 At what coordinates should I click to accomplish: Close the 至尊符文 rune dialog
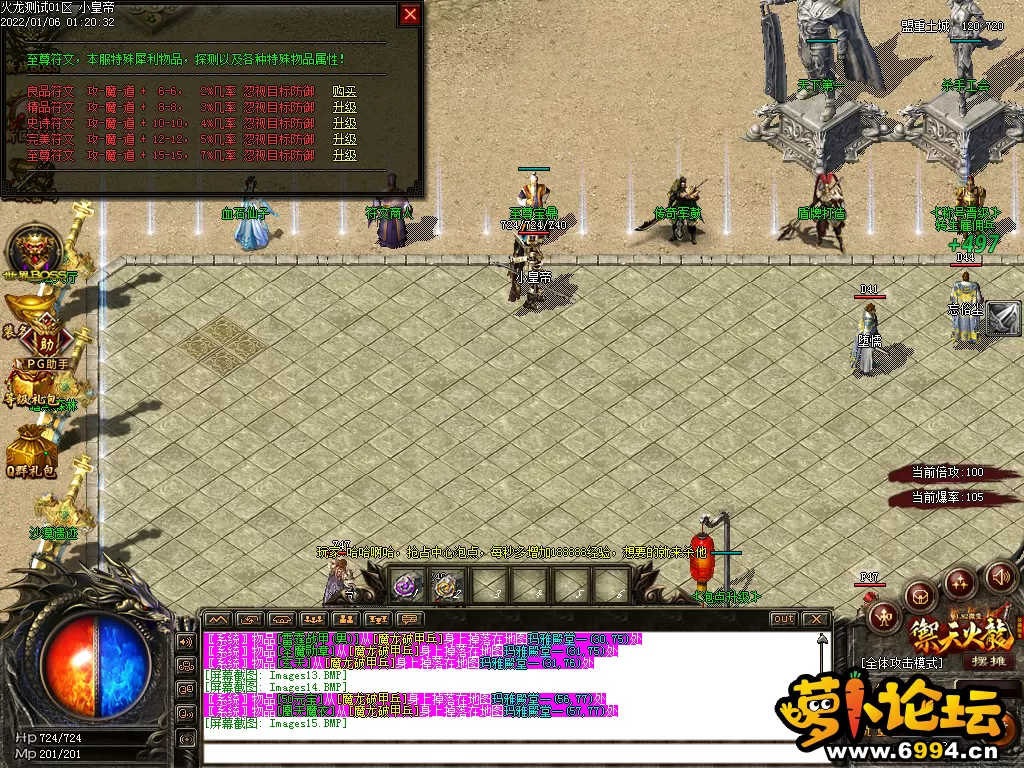(410, 14)
